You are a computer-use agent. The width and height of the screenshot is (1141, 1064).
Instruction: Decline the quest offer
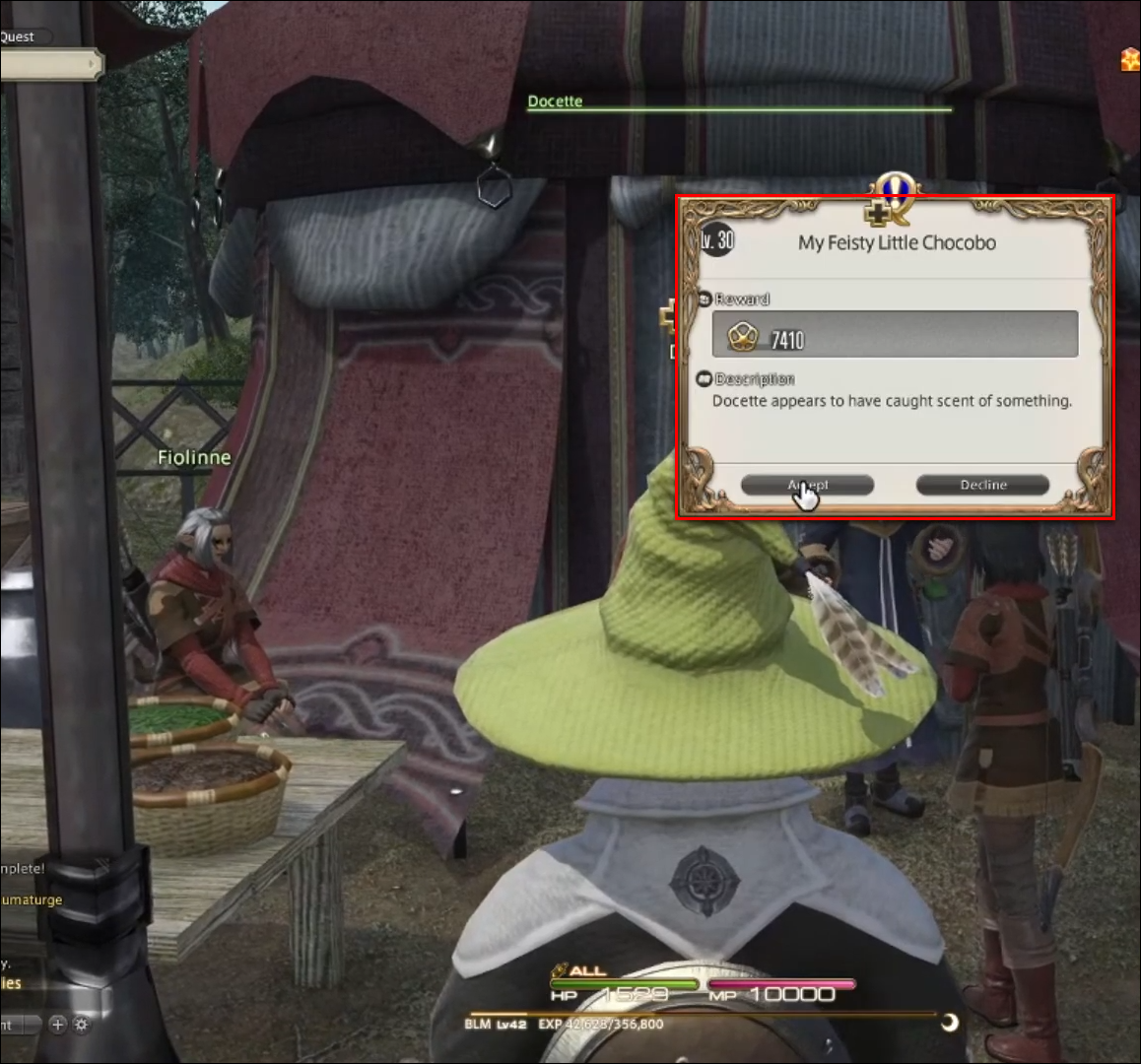982,485
